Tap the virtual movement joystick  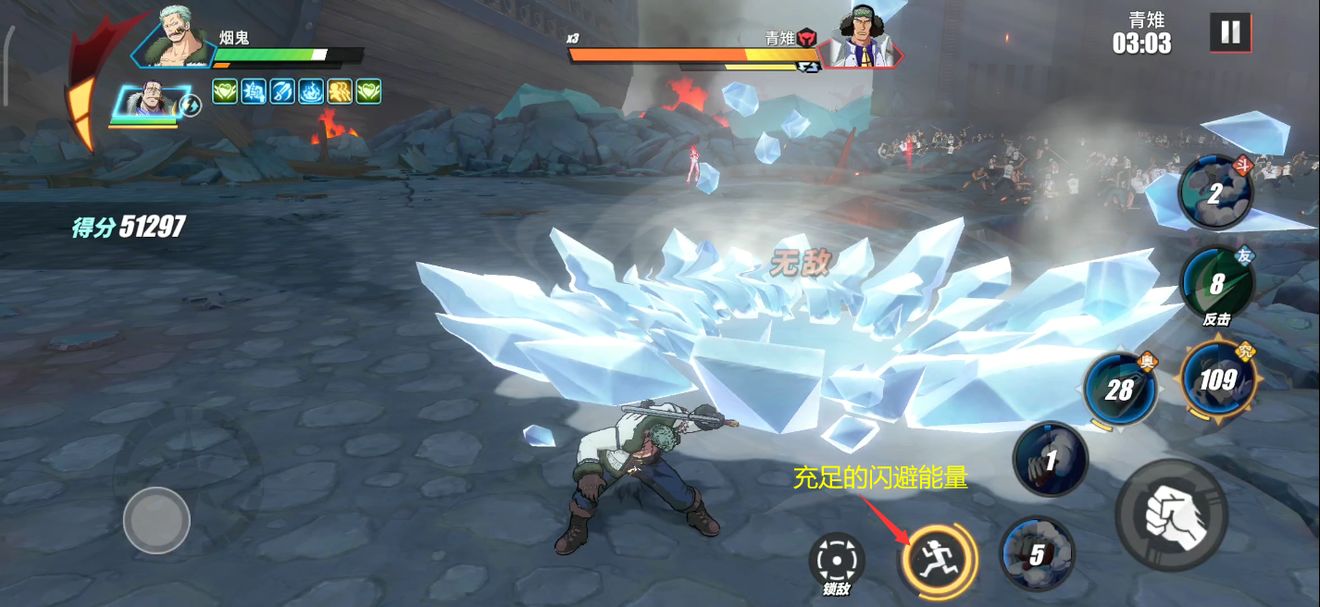(x=157, y=520)
